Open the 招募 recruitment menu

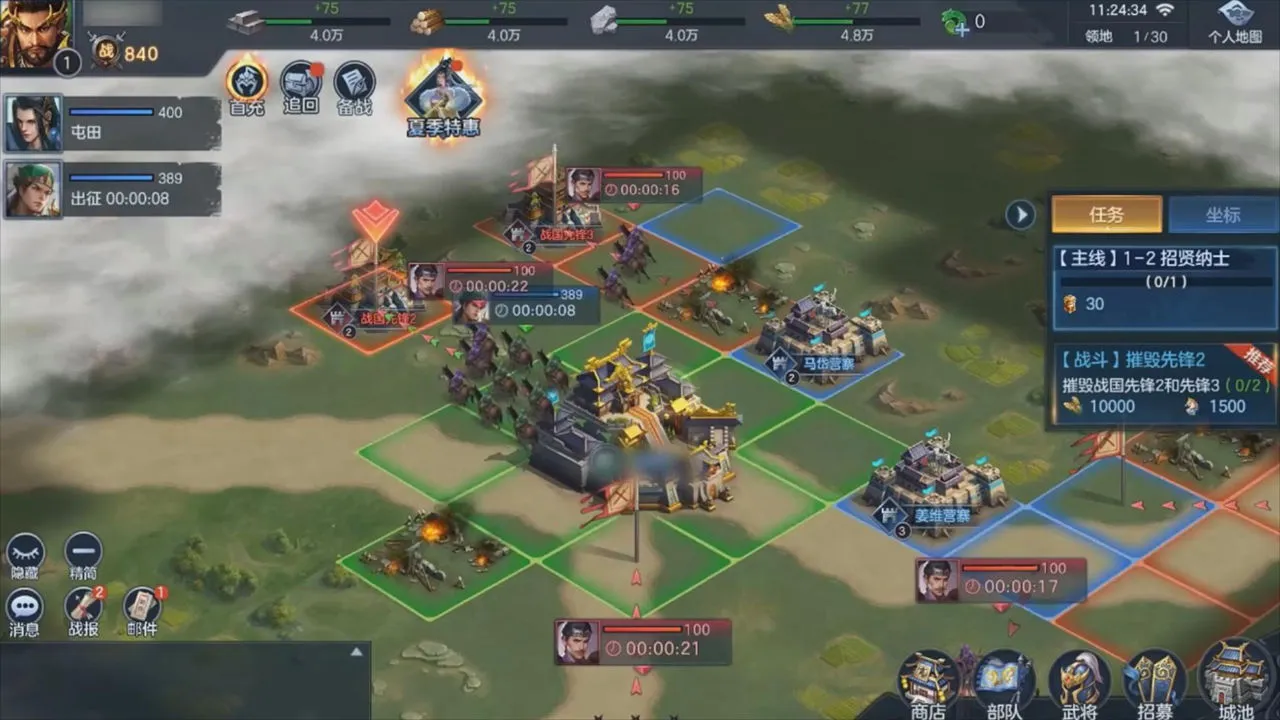point(1155,684)
